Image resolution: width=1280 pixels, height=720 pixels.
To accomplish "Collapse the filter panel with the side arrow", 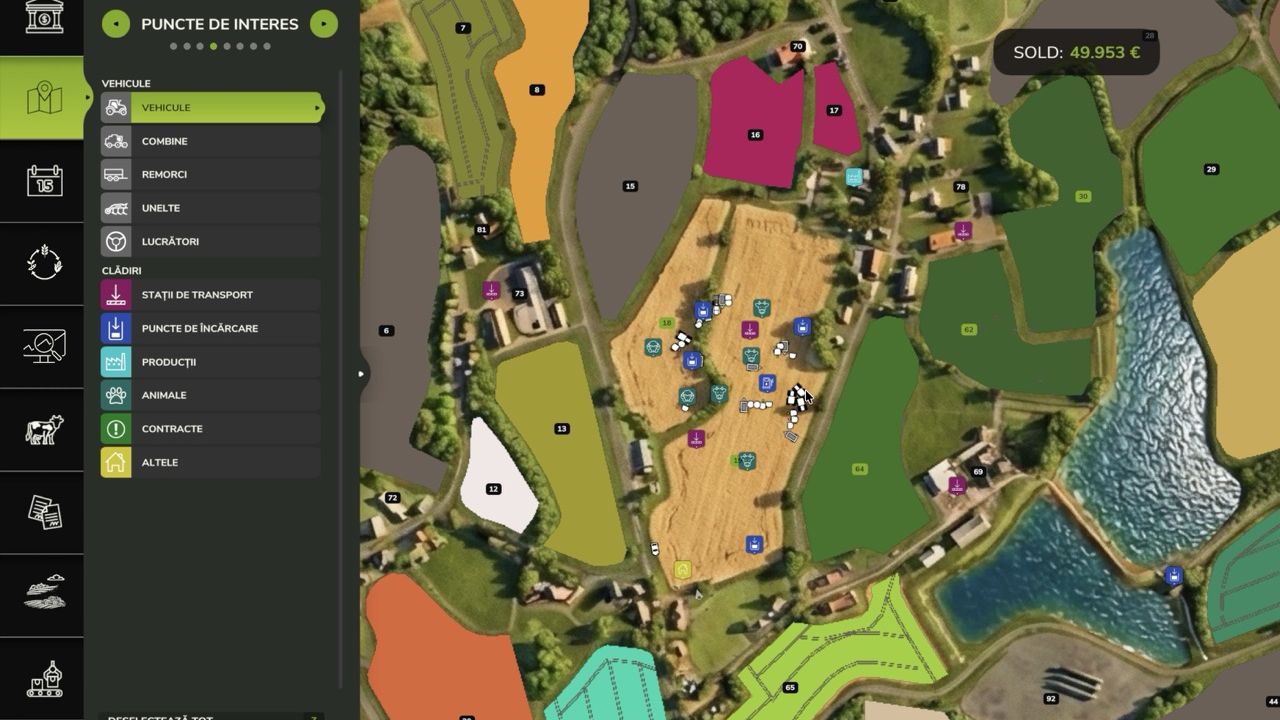I will [360, 373].
